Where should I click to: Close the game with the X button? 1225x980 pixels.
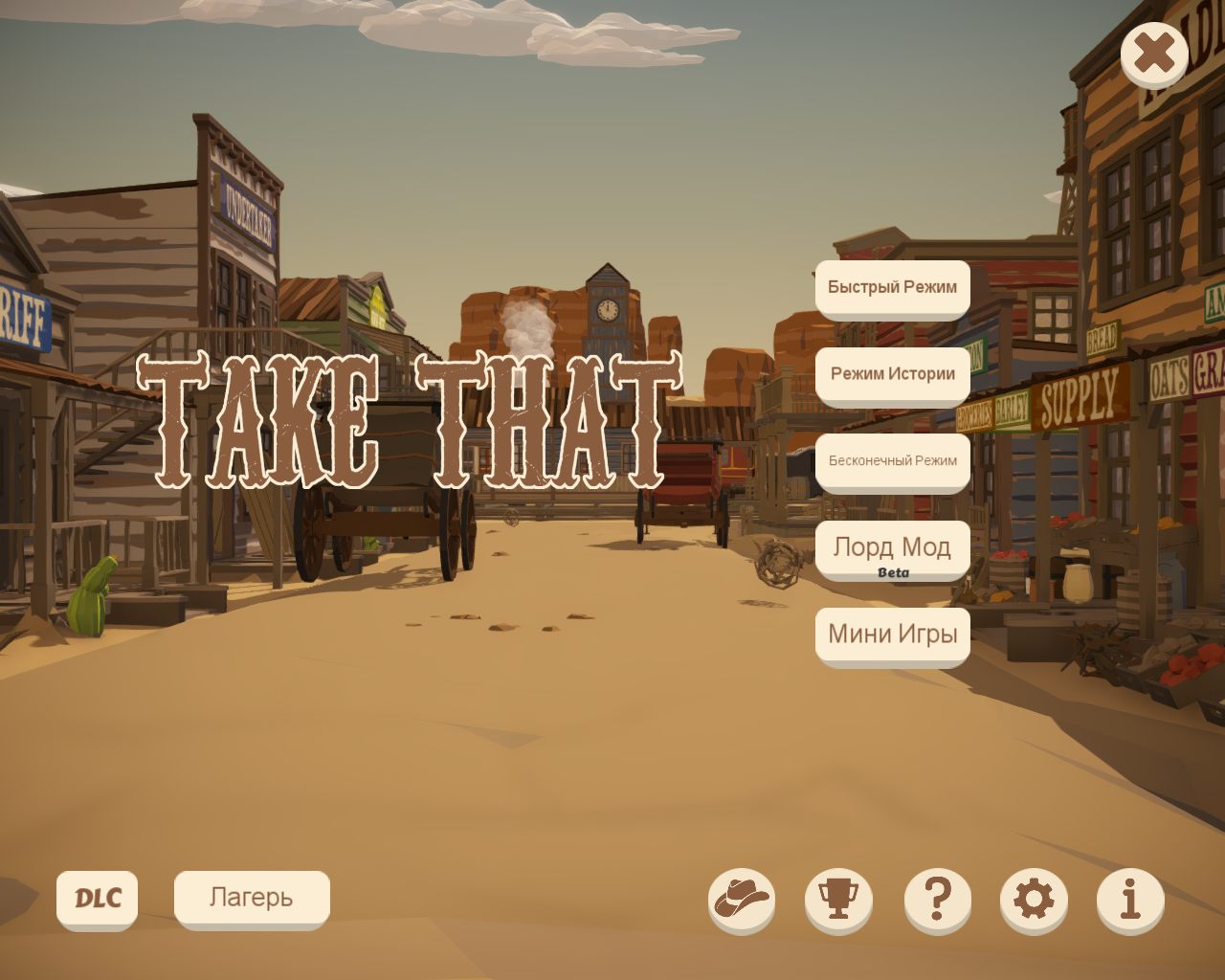coord(1154,54)
